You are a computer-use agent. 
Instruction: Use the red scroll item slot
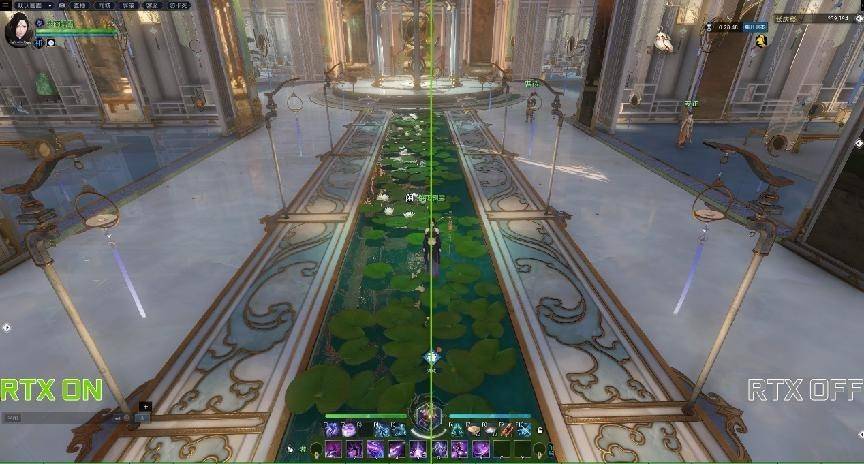pos(507,429)
